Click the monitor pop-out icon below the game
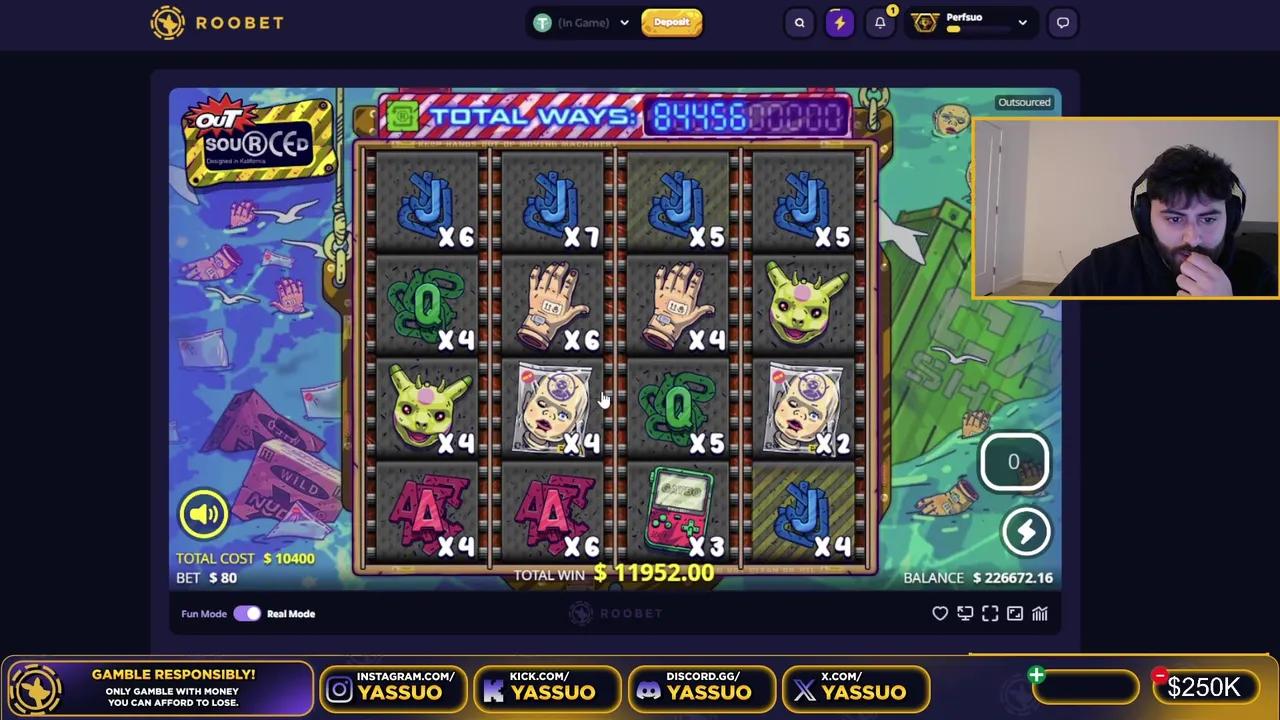Viewport: 1280px width, 720px height. [x=965, y=614]
